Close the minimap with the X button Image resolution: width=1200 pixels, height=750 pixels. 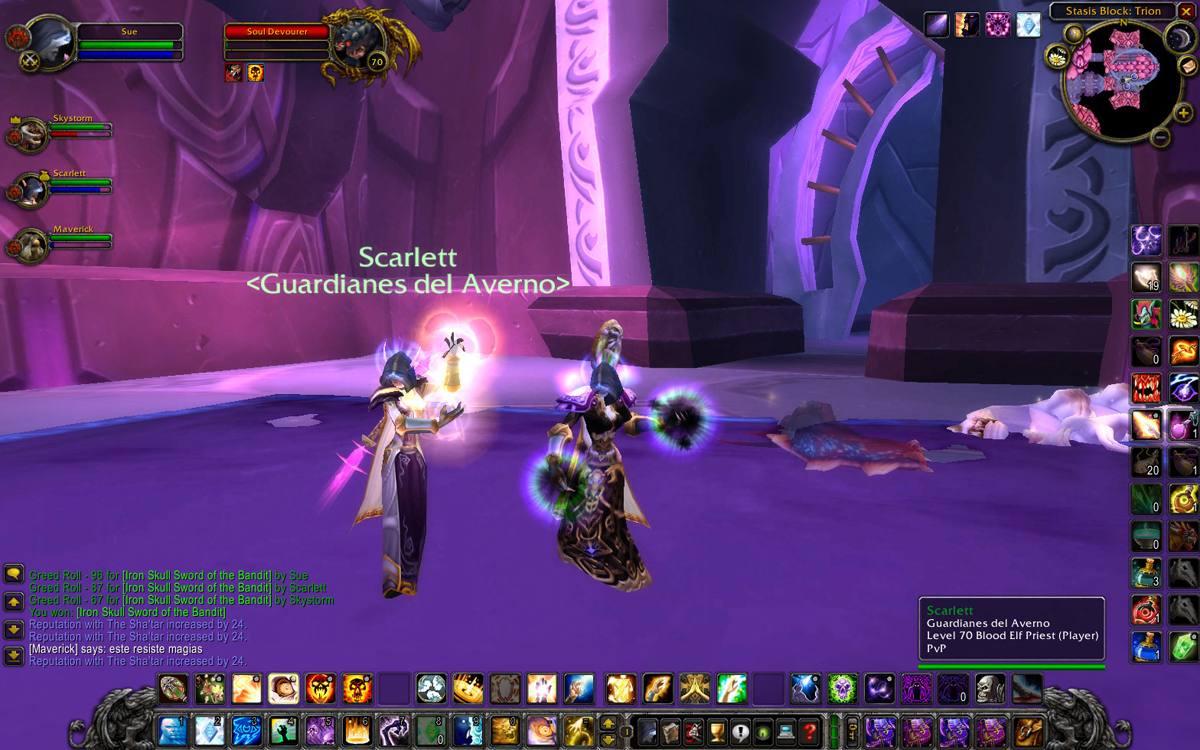1186,11
